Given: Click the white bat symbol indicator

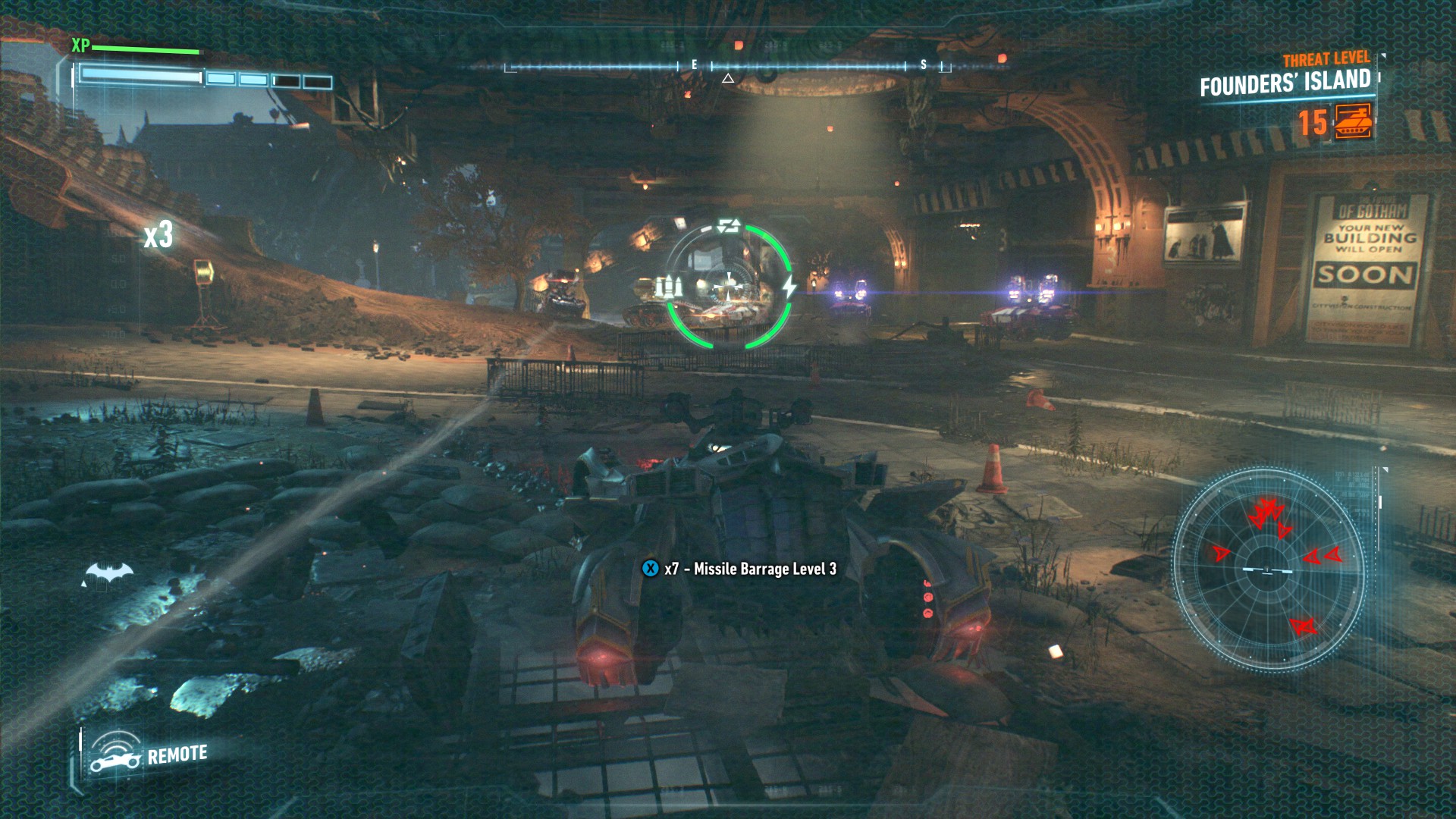Looking at the screenshot, I should (108, 574).
